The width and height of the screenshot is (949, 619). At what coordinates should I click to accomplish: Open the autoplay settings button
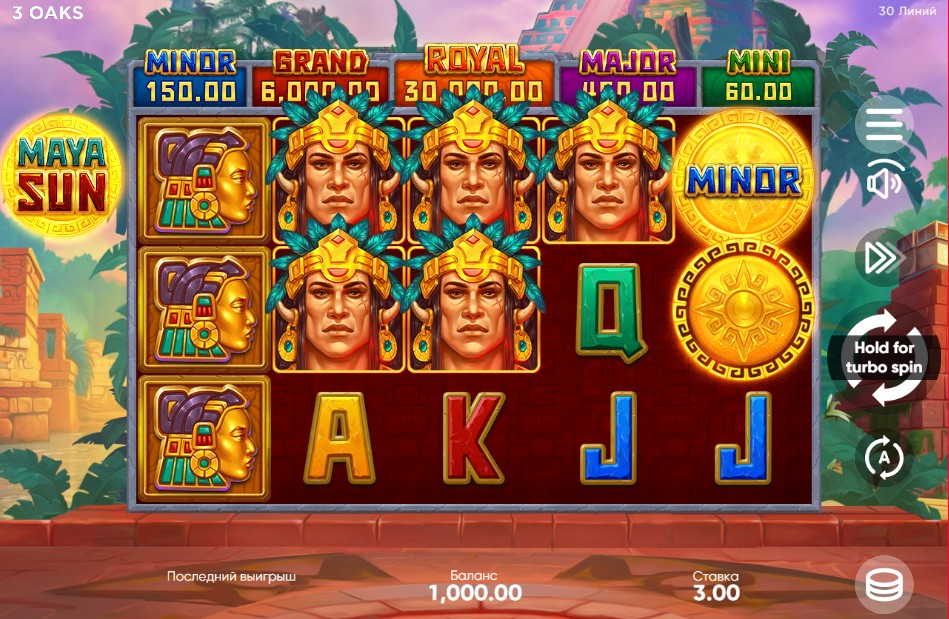(884, 458)
